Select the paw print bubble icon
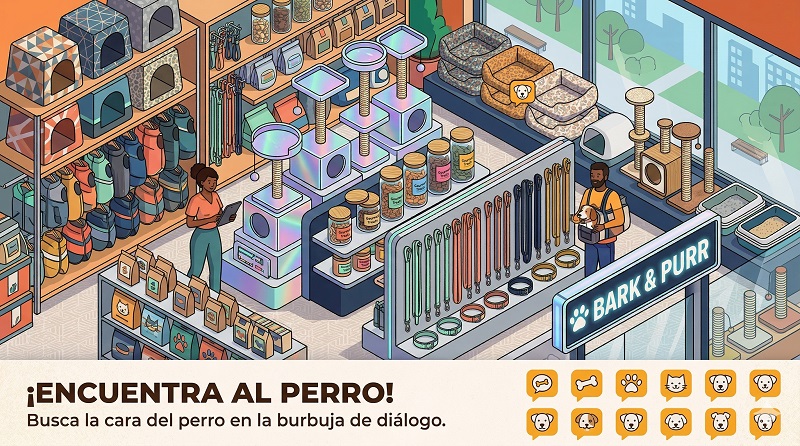Viewport: 800px width, 446px height. [630, 382]
